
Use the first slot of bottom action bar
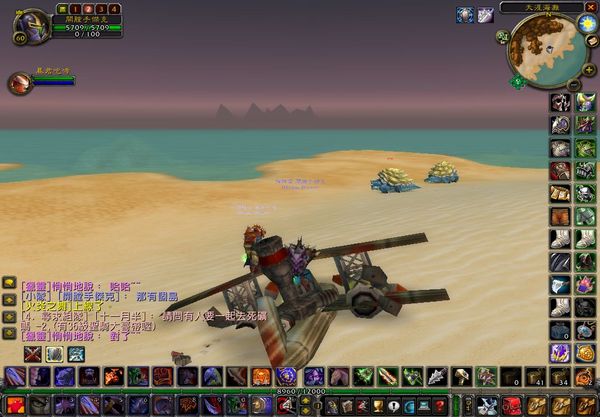coord(14,404)
